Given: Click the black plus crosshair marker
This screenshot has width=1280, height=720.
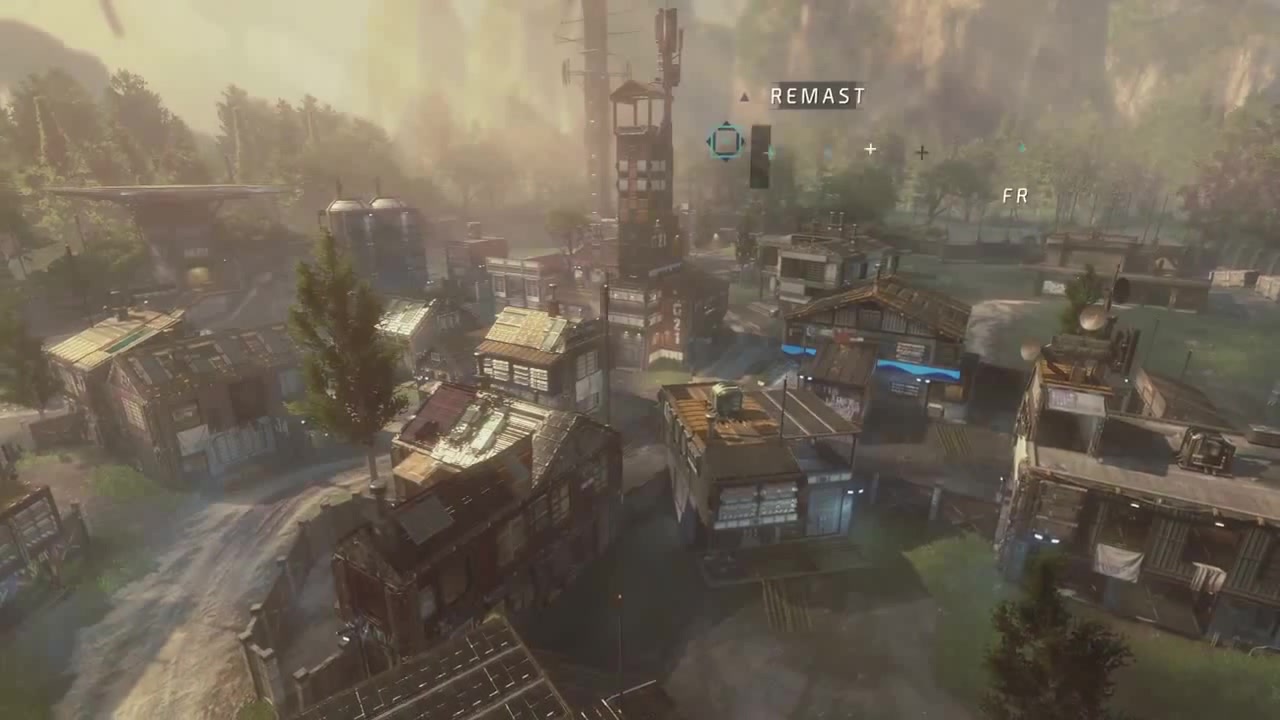Looking at the screenshot, I should [921, 153].
